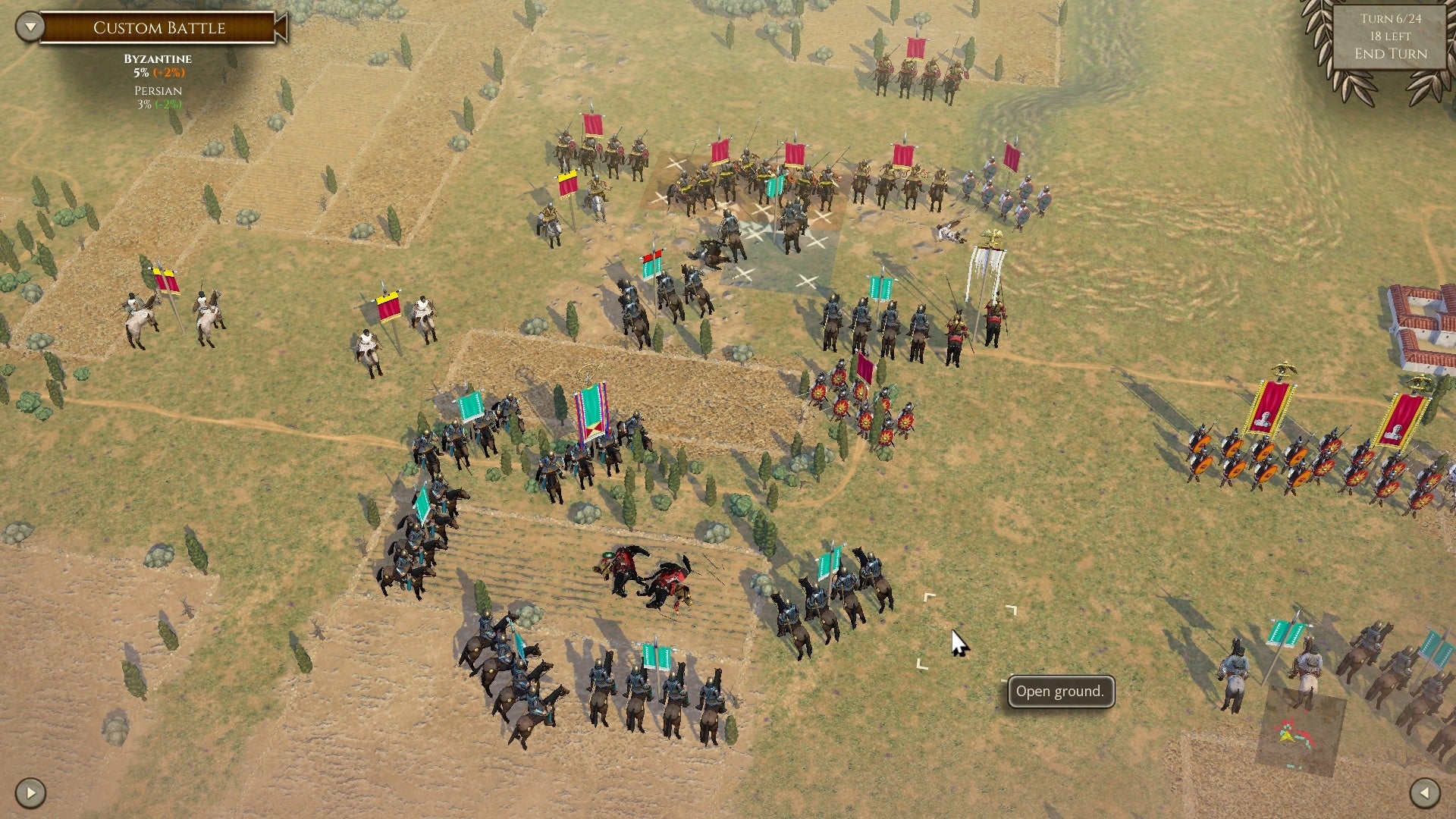
Task: Open the Custom Battle header banner
Action: click(x=159, y=27)
